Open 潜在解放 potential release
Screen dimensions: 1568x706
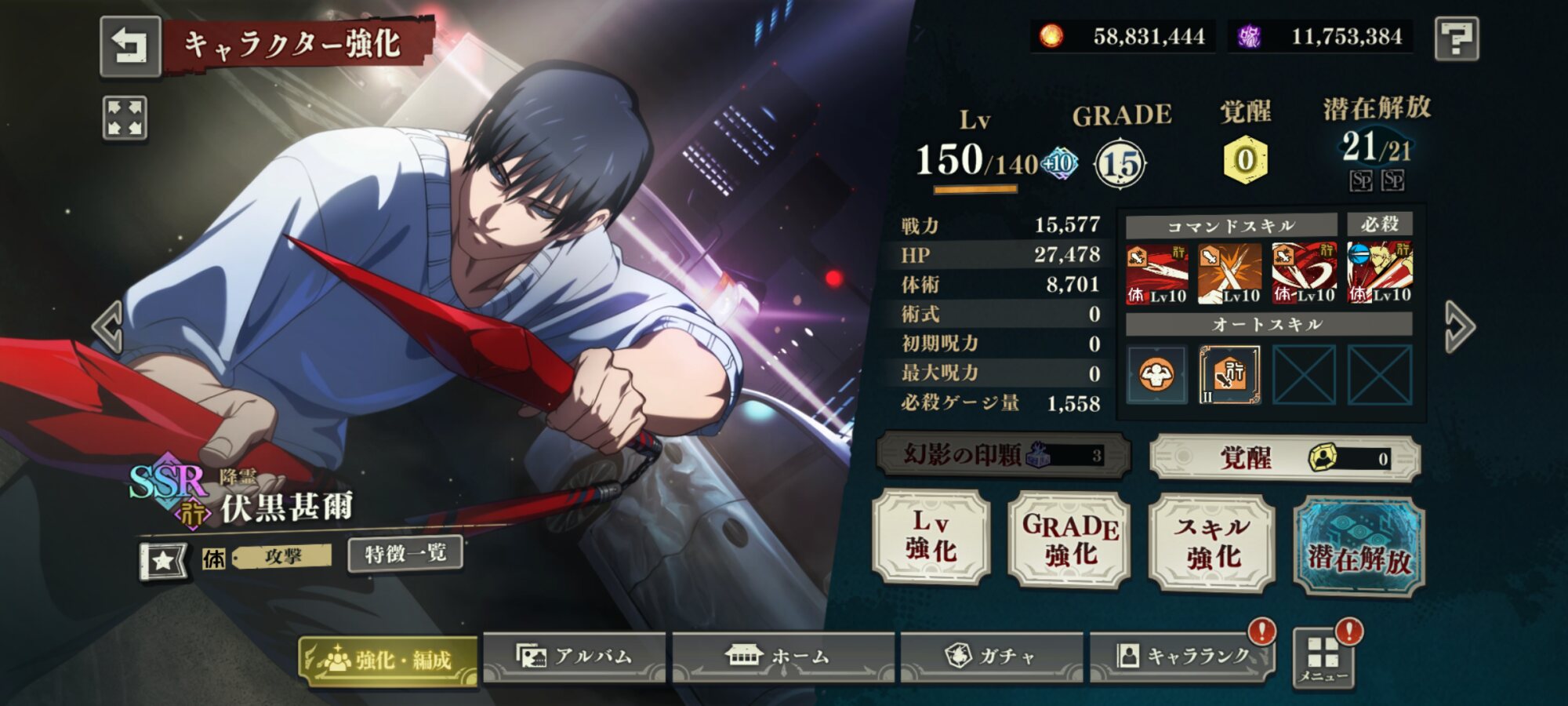tap(1359, 547)
